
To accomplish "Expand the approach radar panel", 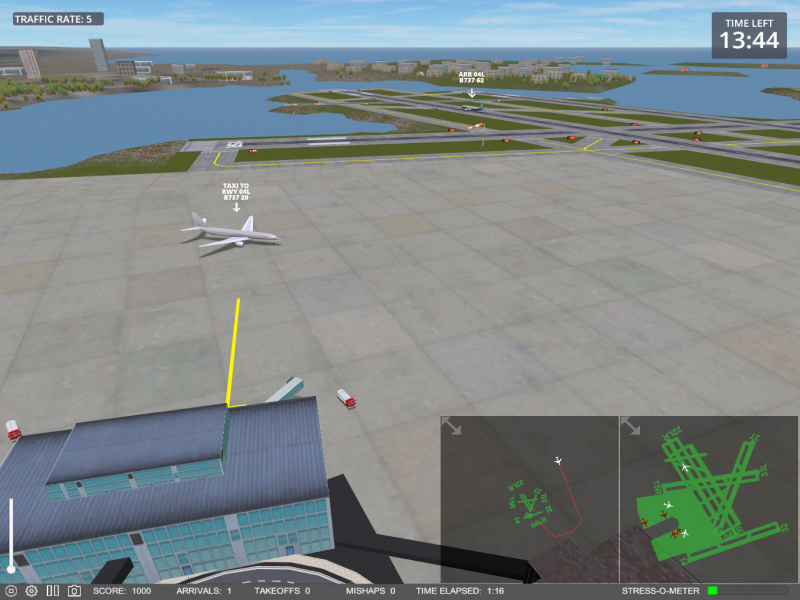I will (452, 427).
